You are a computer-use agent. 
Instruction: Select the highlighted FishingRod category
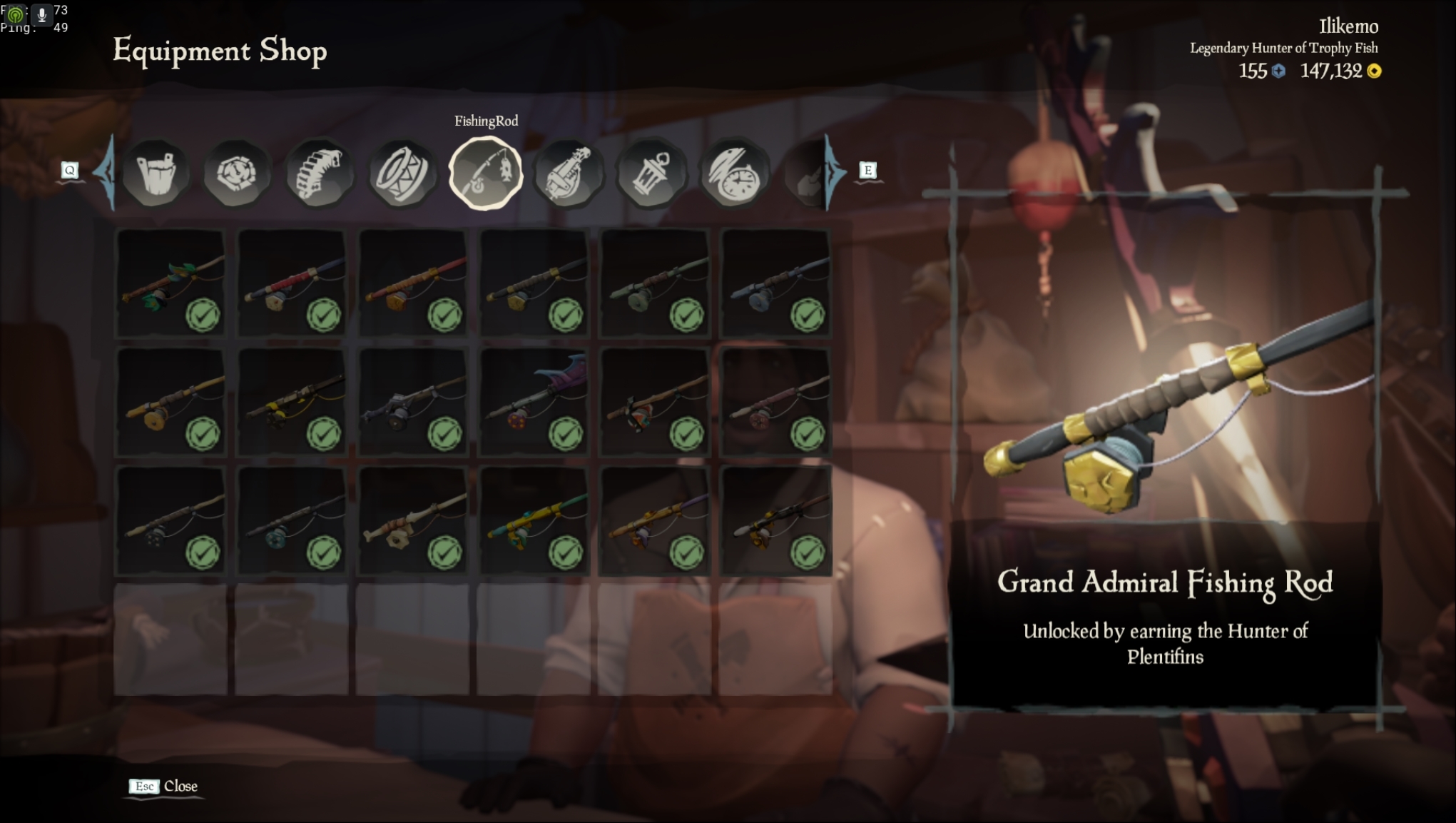[x=485, y=173]
